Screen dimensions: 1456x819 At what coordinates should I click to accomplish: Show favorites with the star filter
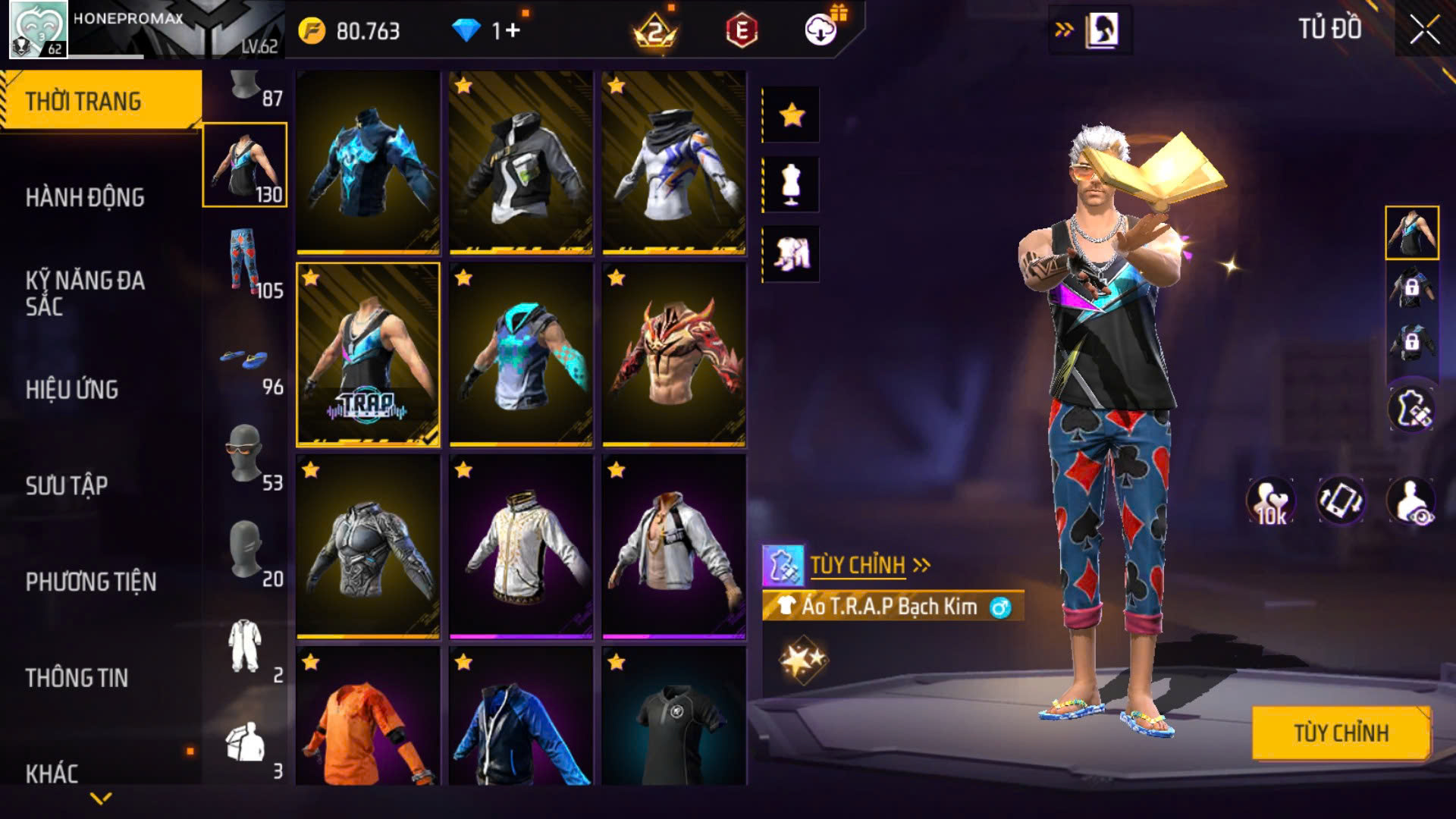[791, 115]
